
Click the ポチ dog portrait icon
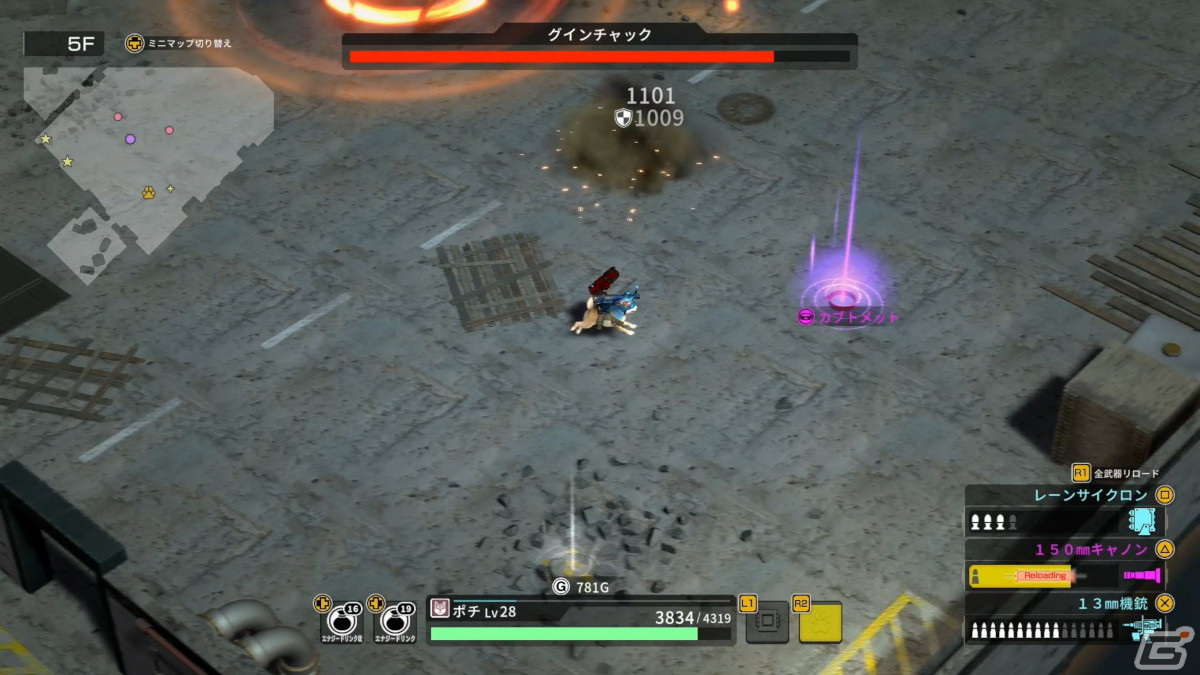tap(440, 609)
